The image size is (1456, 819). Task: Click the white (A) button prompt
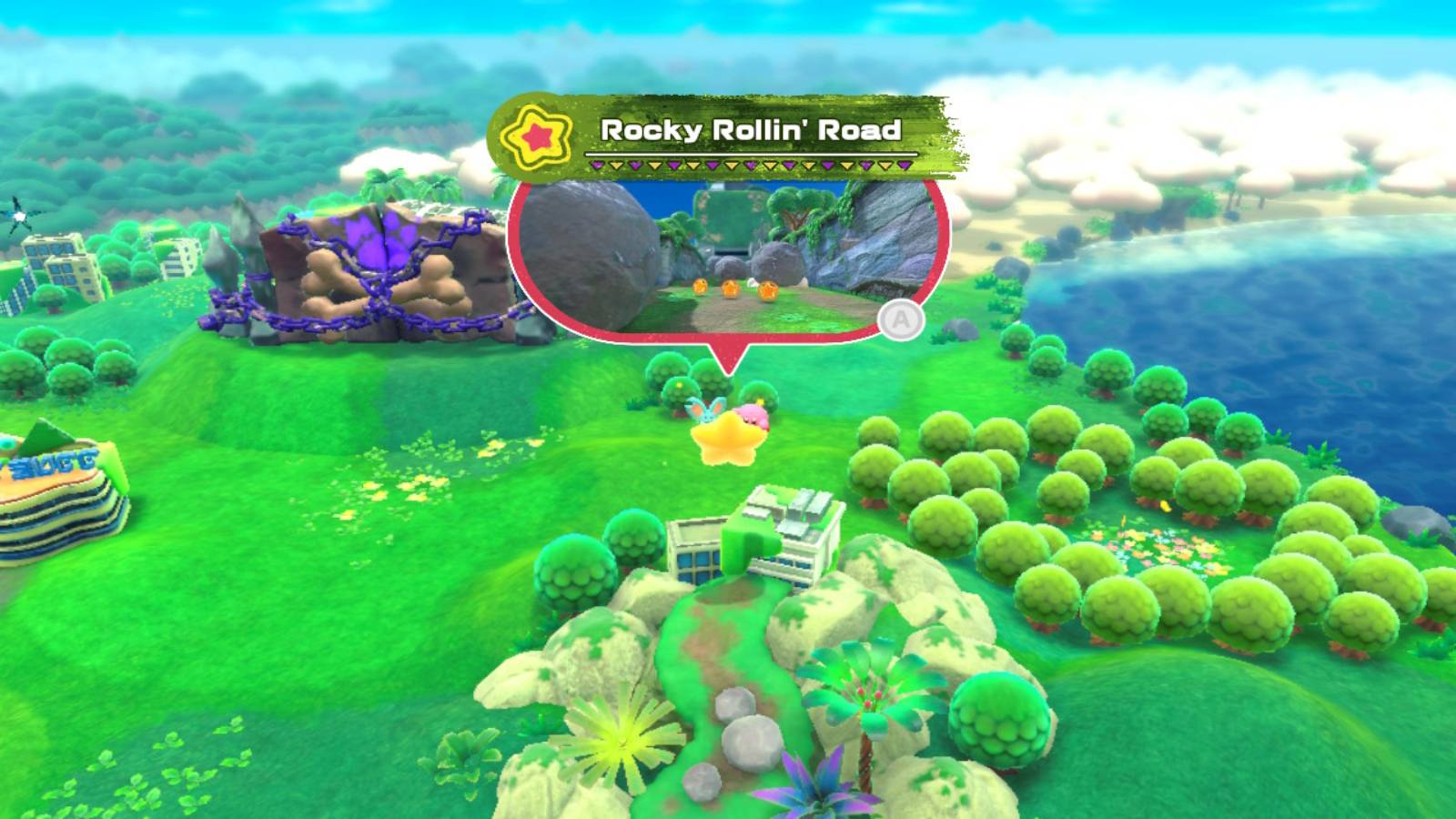pos(900,320)
